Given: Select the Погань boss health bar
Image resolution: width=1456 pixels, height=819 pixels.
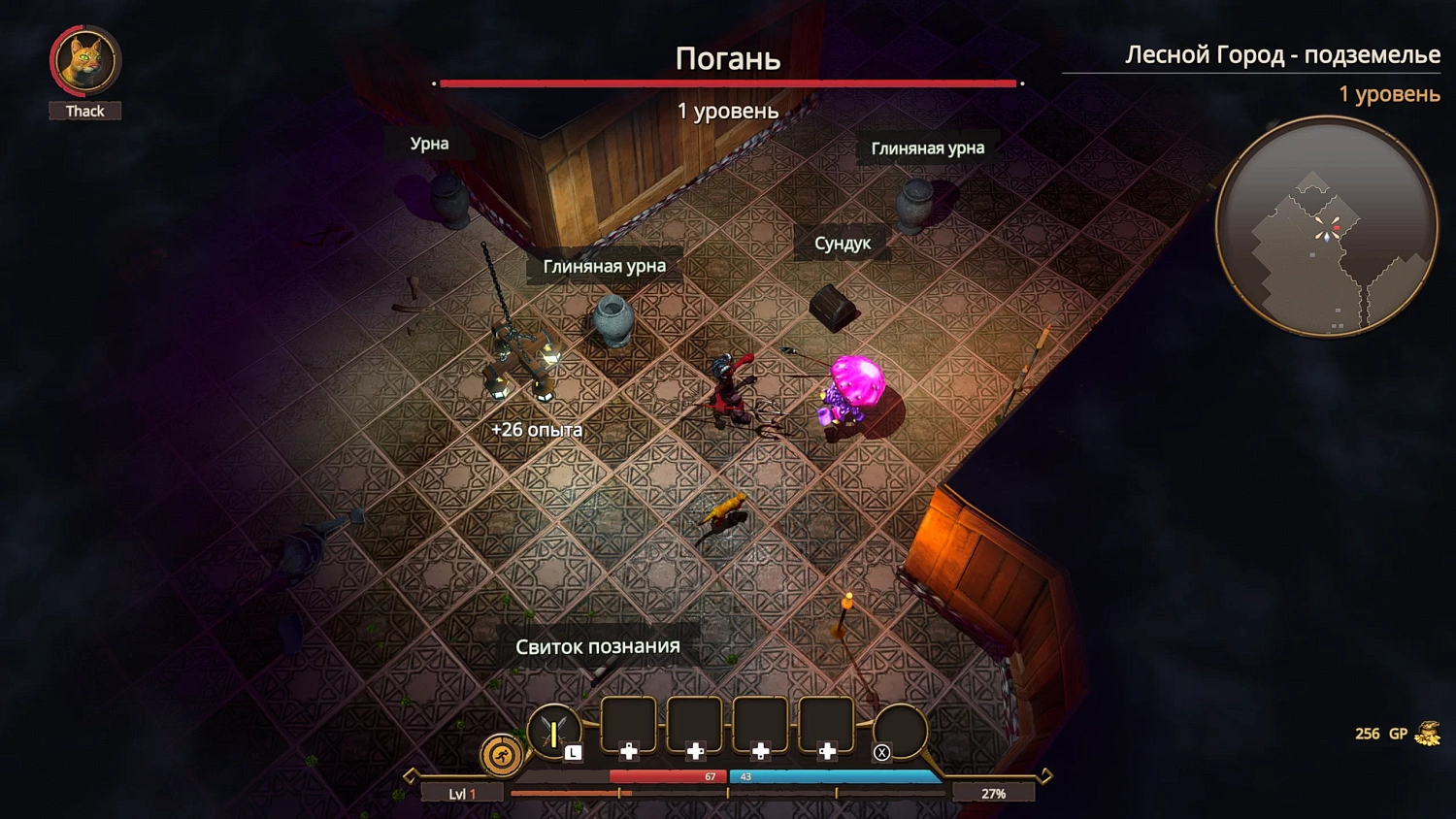Looking at the screenshot, I should 728,82.
